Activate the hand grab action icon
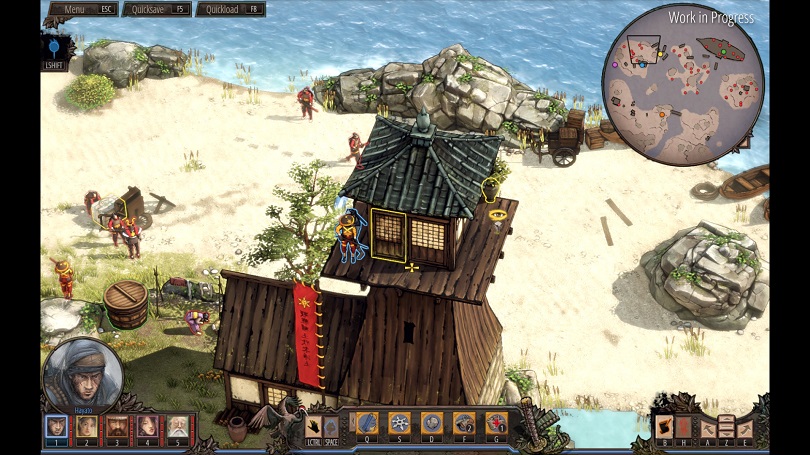This screenshot has width=810, height=455. (x=312, y=425)
